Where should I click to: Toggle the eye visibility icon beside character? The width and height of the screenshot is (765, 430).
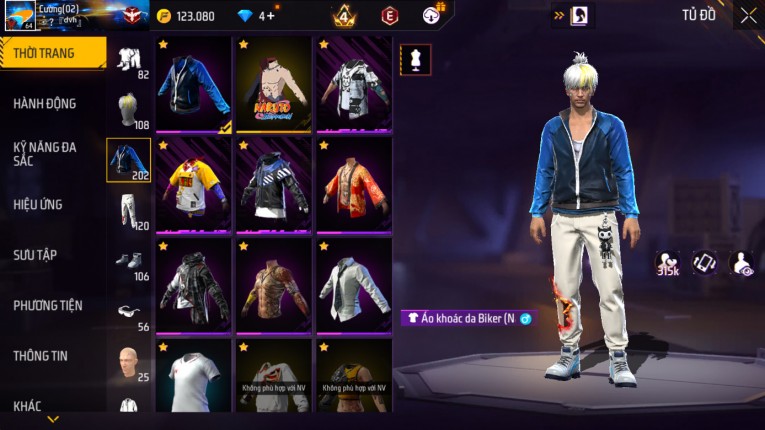[x=742, y=263]
